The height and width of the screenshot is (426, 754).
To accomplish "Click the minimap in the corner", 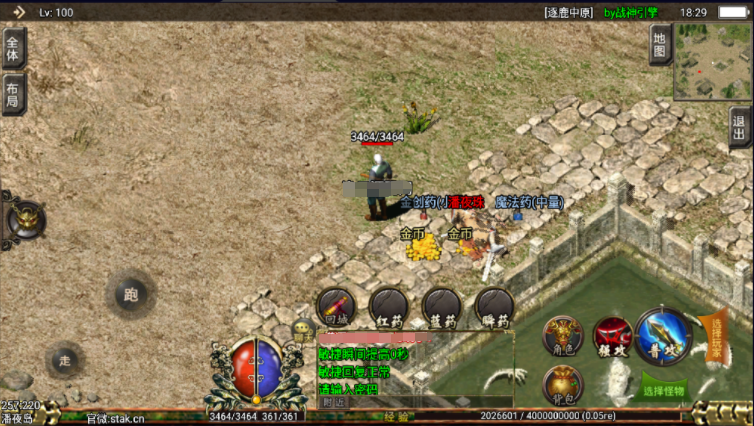I will click(712, 61).
